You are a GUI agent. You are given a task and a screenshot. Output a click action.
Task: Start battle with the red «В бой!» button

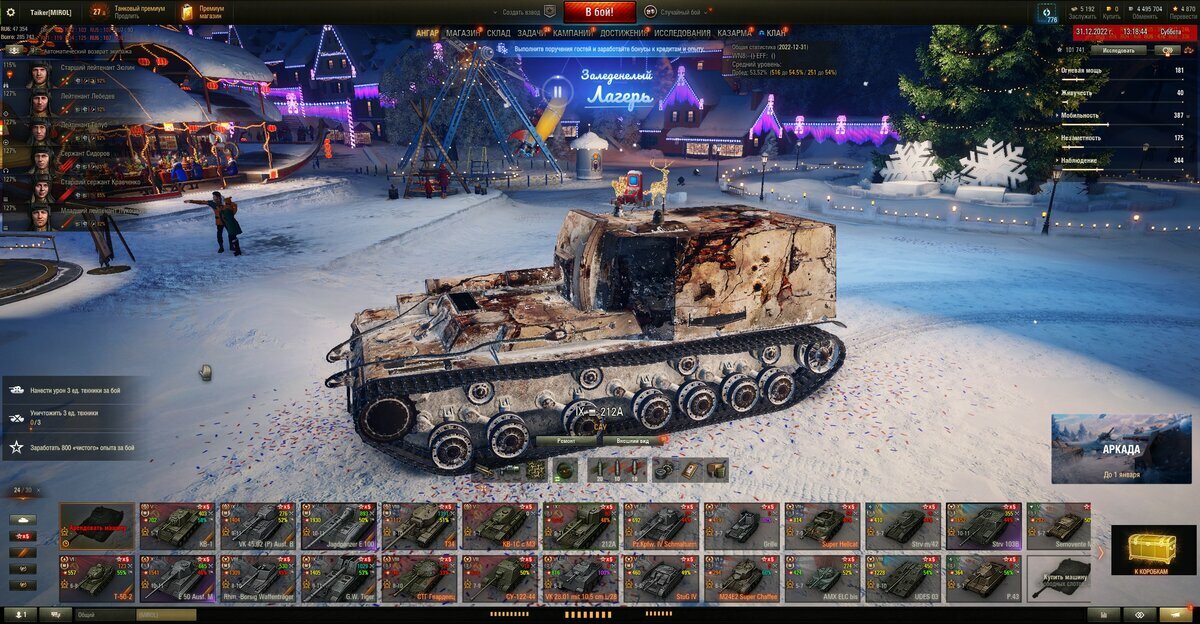click(x=599, y=12)
